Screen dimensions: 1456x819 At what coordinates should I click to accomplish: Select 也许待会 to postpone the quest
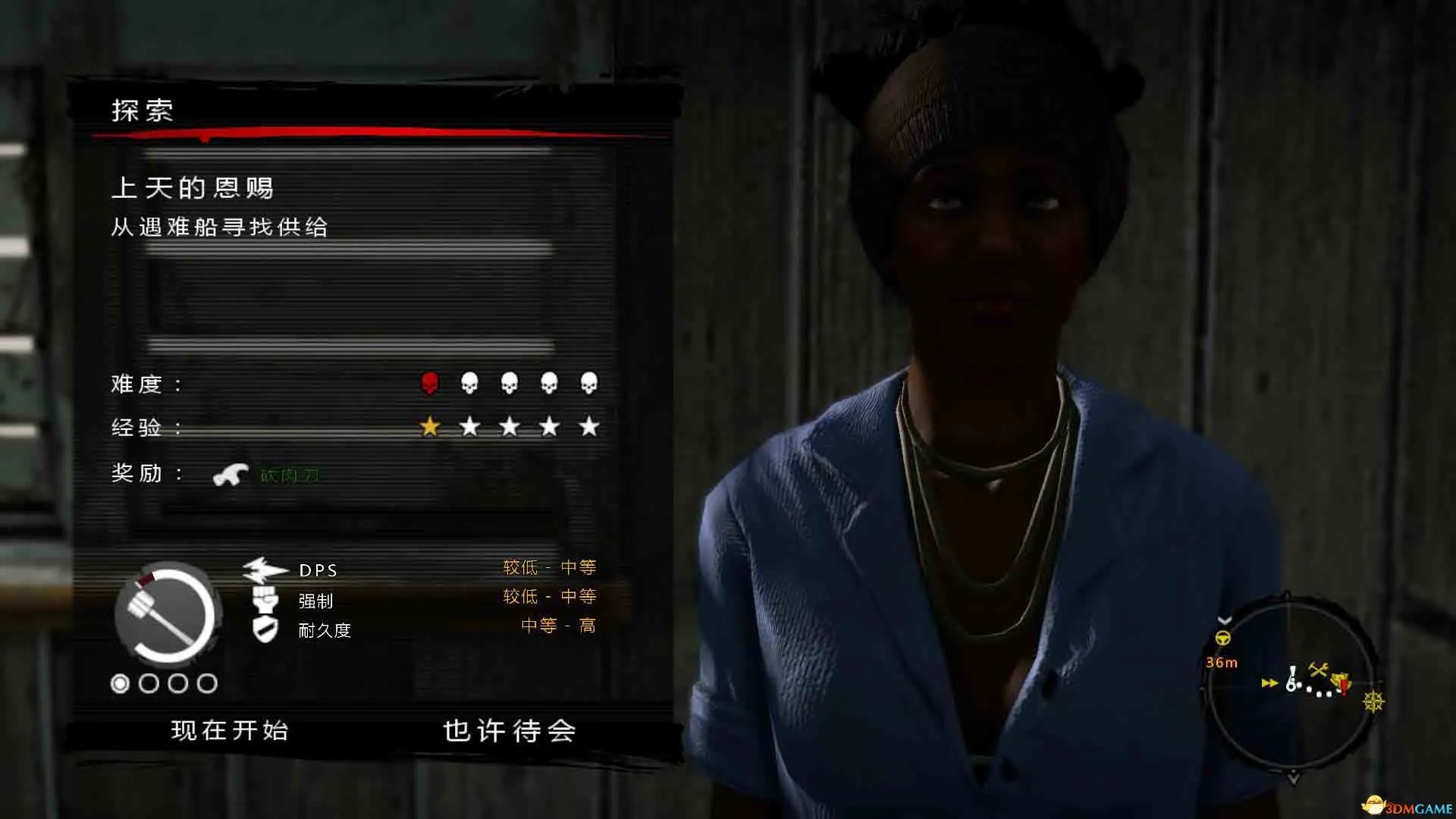point(509,730)
